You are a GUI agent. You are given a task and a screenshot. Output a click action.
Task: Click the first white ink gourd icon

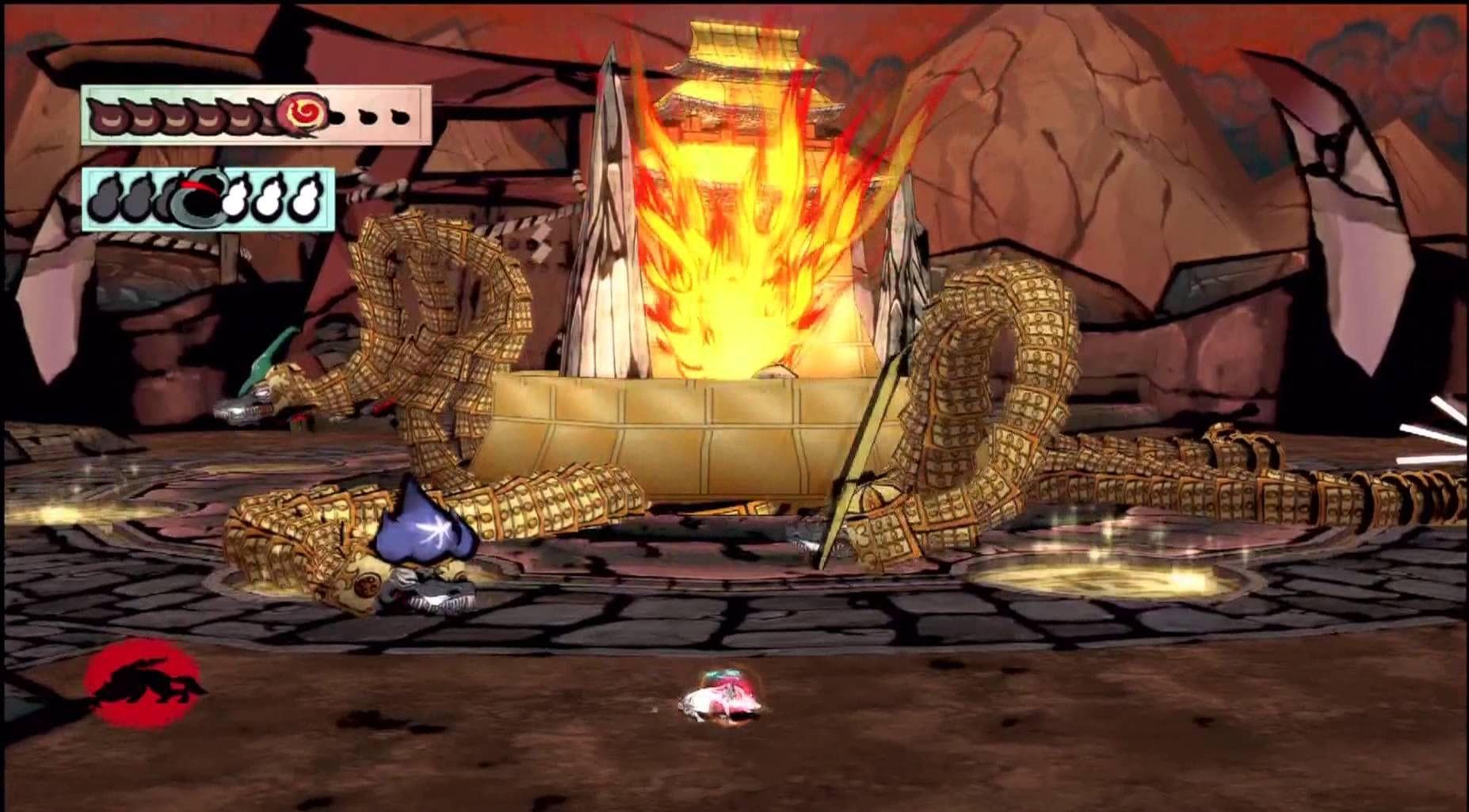tap(238, 200)
